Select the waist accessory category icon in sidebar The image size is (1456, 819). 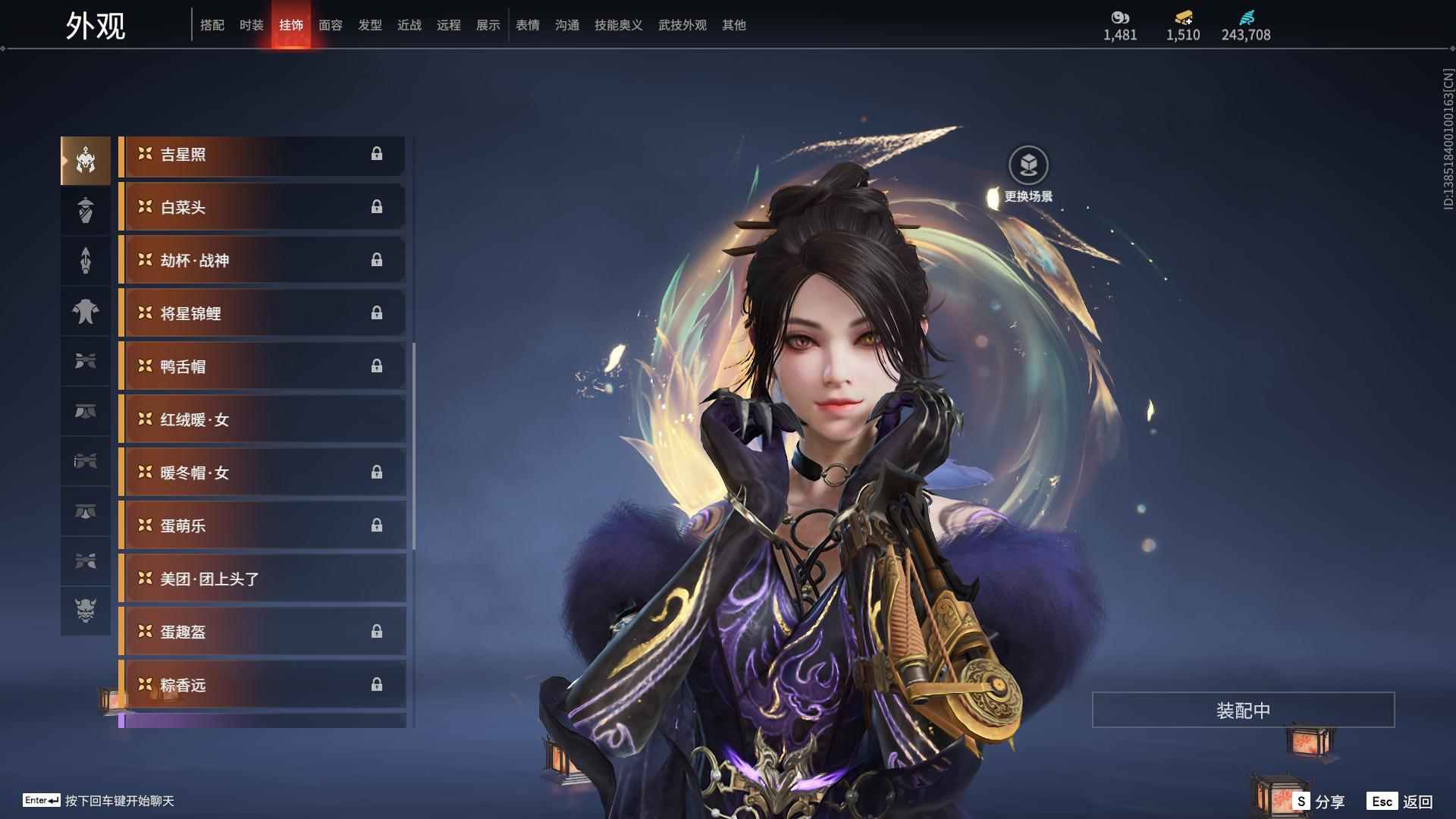coord(86,410)
